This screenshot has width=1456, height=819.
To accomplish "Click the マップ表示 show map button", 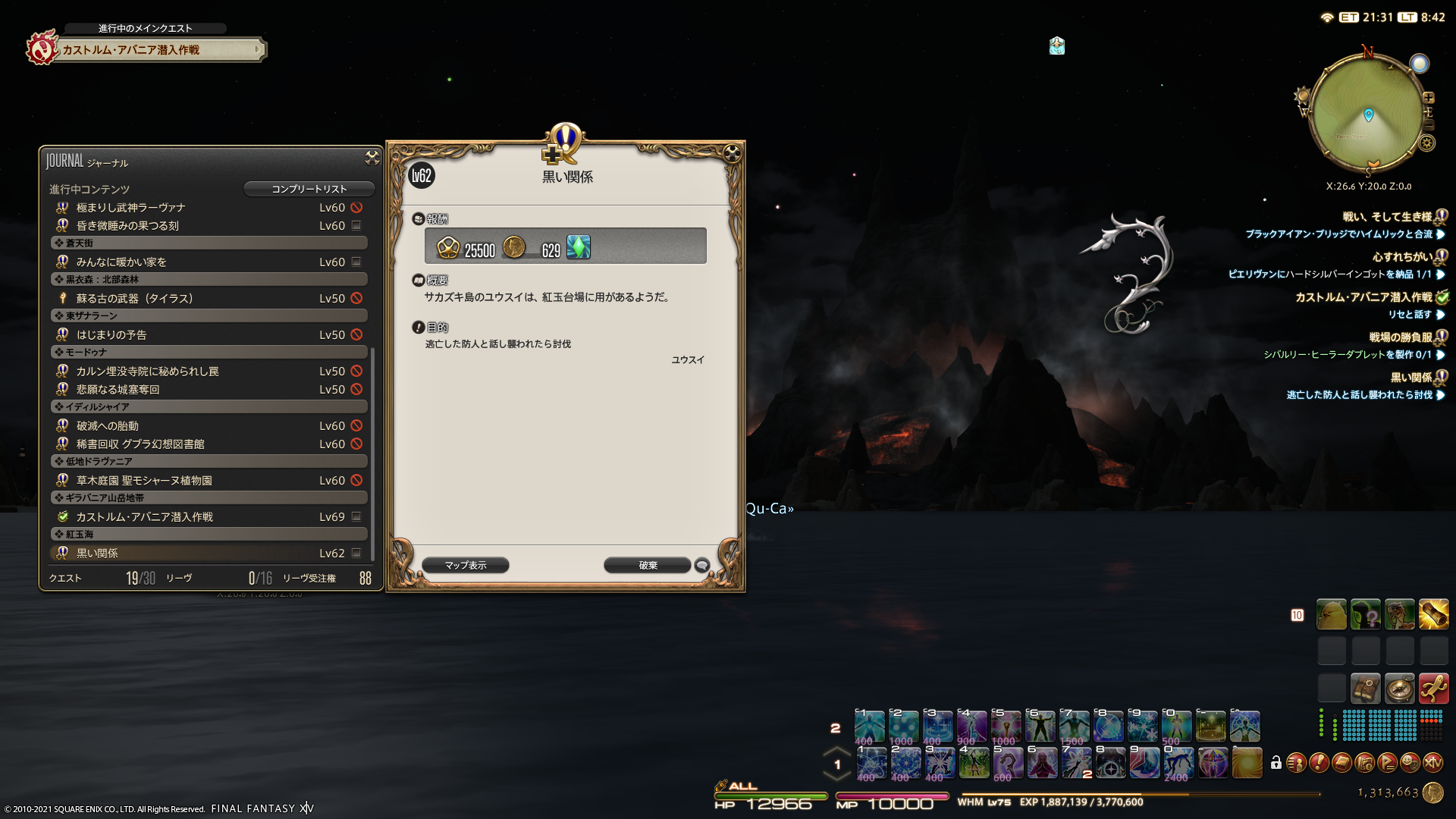I will [x=466, y=565].
